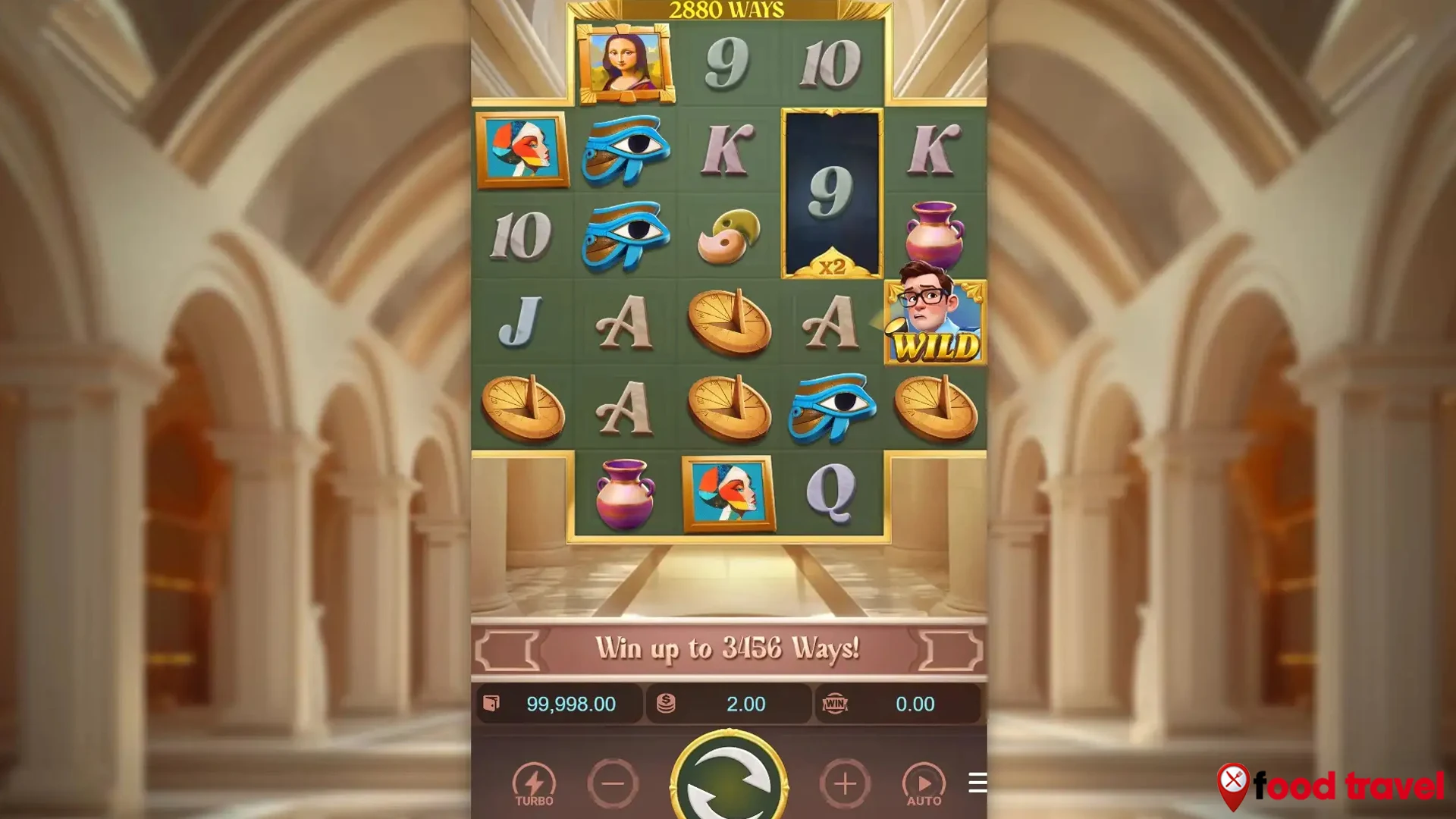
Task: Toggle Turbo spin mode
Action: (x=534, y=784)
